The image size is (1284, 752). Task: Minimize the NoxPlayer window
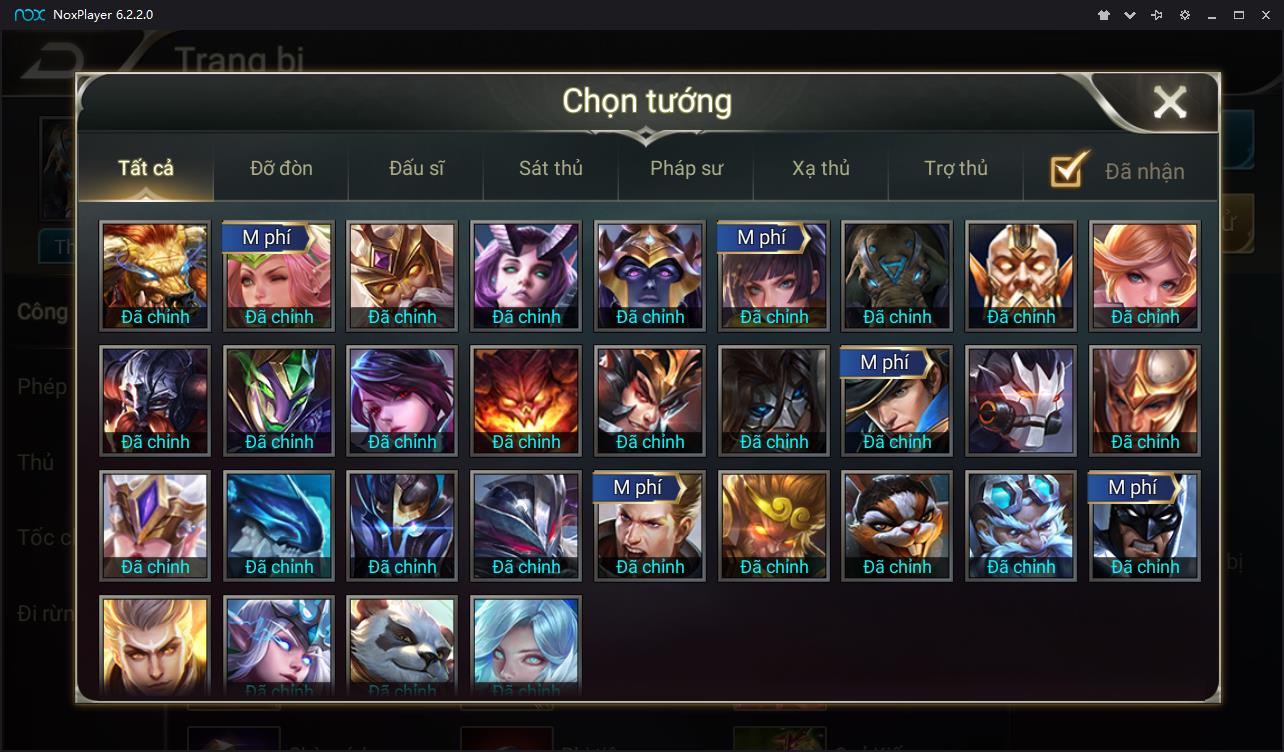[1212, 15]
